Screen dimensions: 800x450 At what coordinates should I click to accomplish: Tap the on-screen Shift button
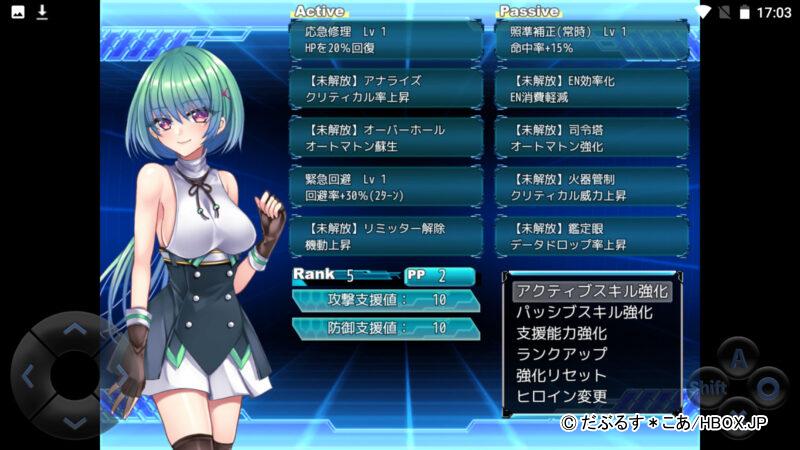click(x=708, y=387)
